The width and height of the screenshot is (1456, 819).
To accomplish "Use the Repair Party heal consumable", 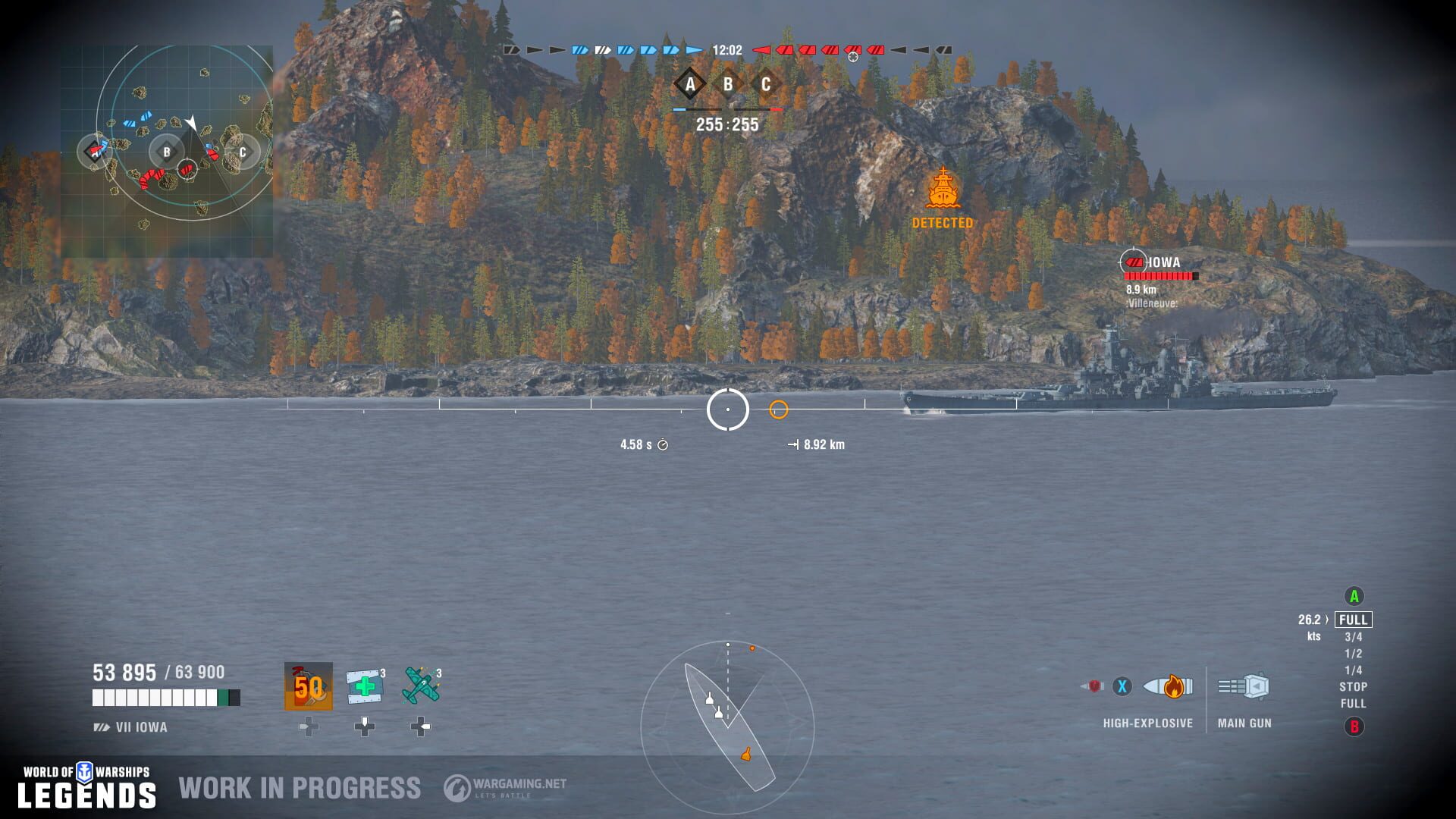I will 365,686.
